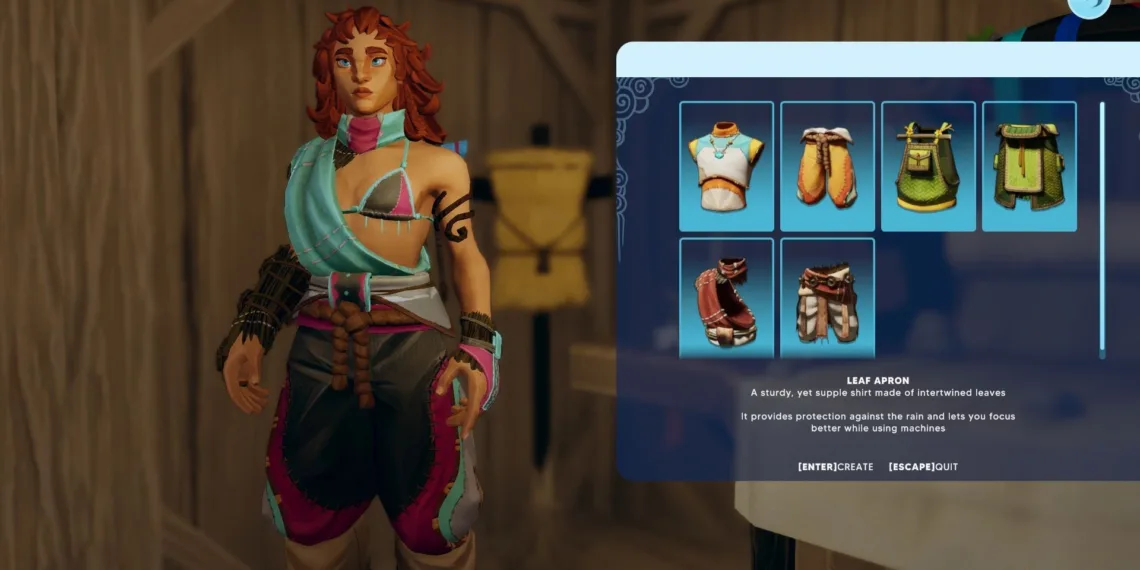Image resolution: width=1140 pixels, height=570 pixels.
Task: Select the green woven skirt with flap
Action: pos(1029,166)
